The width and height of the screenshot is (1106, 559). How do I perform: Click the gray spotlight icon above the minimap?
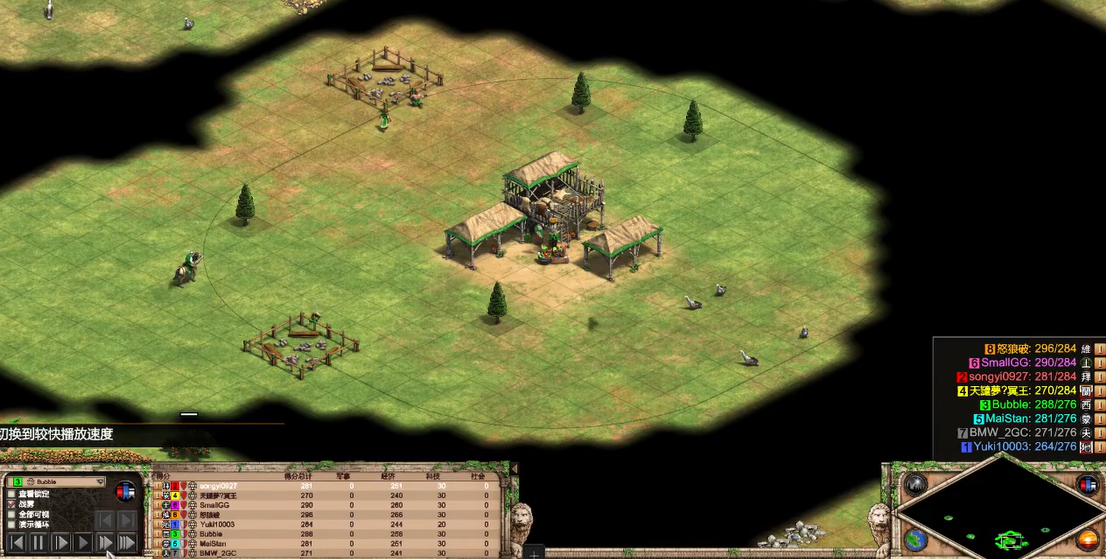point(915,485)
